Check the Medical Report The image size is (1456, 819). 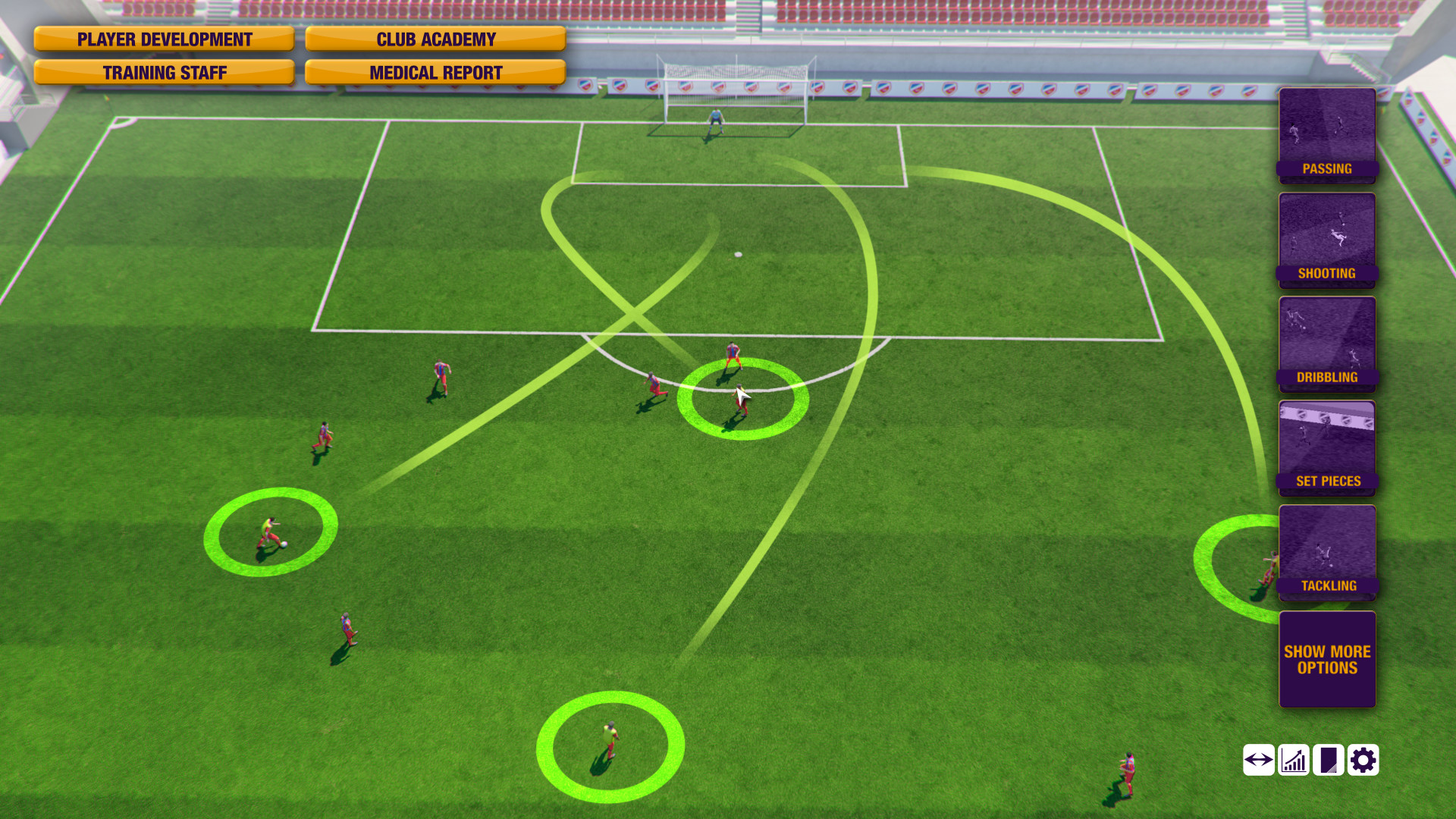[435, 72]
